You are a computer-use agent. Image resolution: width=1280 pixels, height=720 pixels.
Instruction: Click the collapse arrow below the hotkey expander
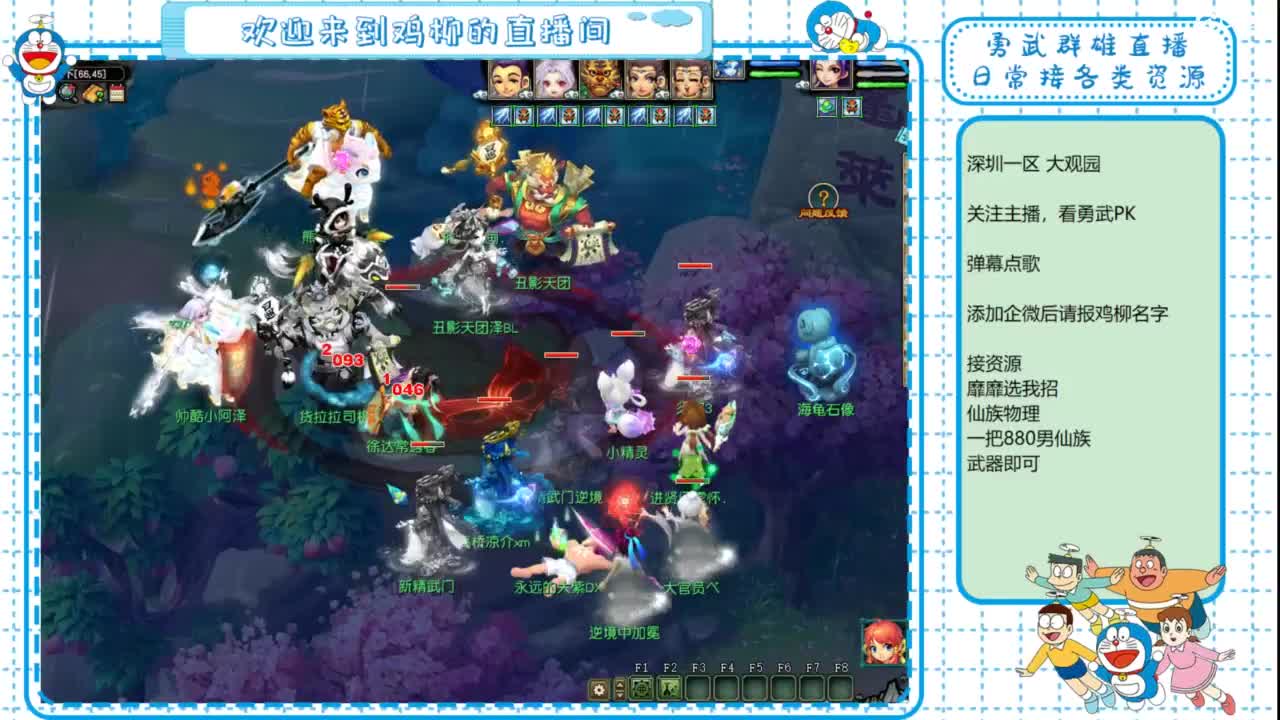619,696
